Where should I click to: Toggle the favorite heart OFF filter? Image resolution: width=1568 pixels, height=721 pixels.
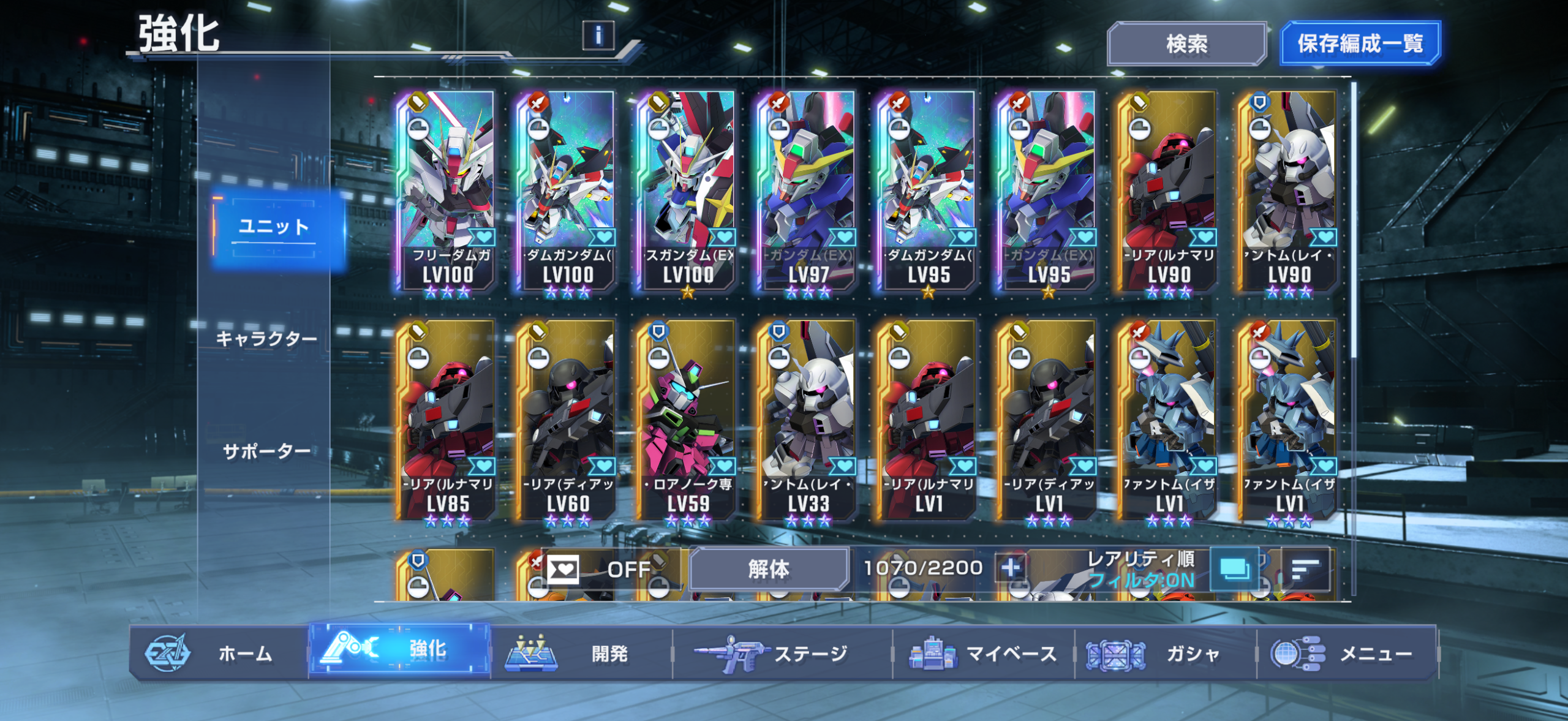pyautogui.click(x=597, y=570)
